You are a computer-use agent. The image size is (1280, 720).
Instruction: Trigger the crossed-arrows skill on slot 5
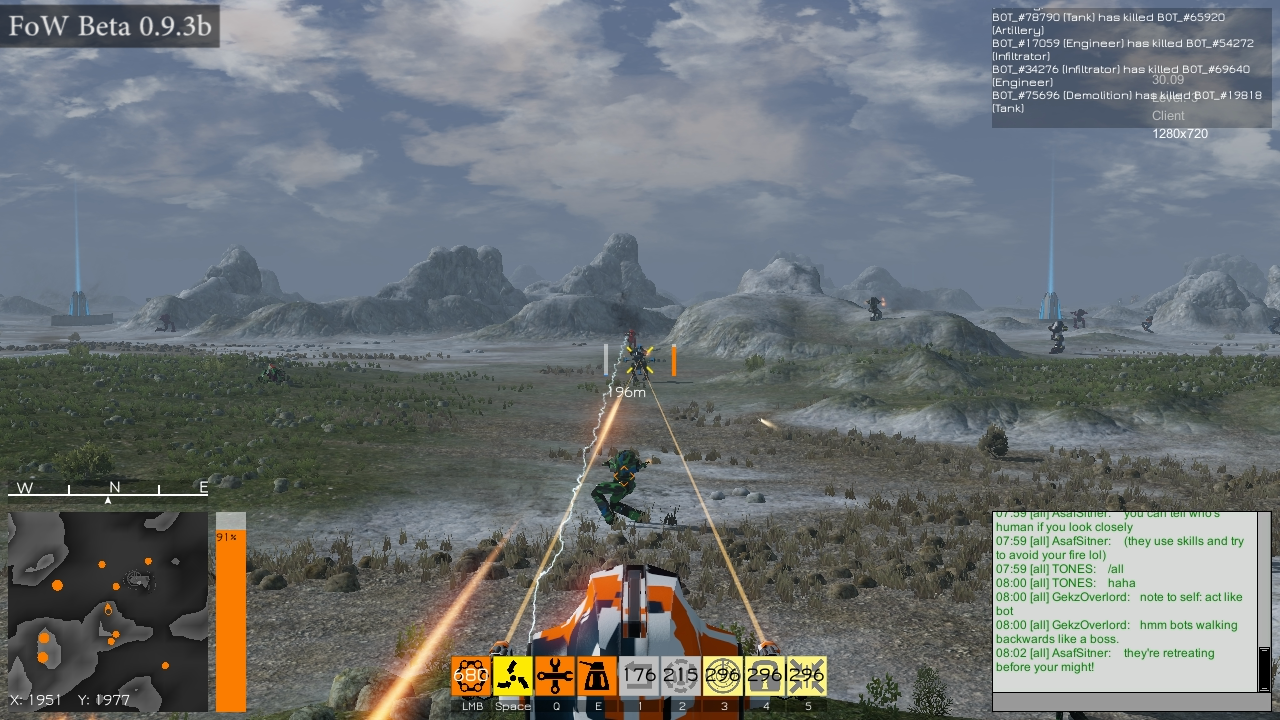(806, 676)
